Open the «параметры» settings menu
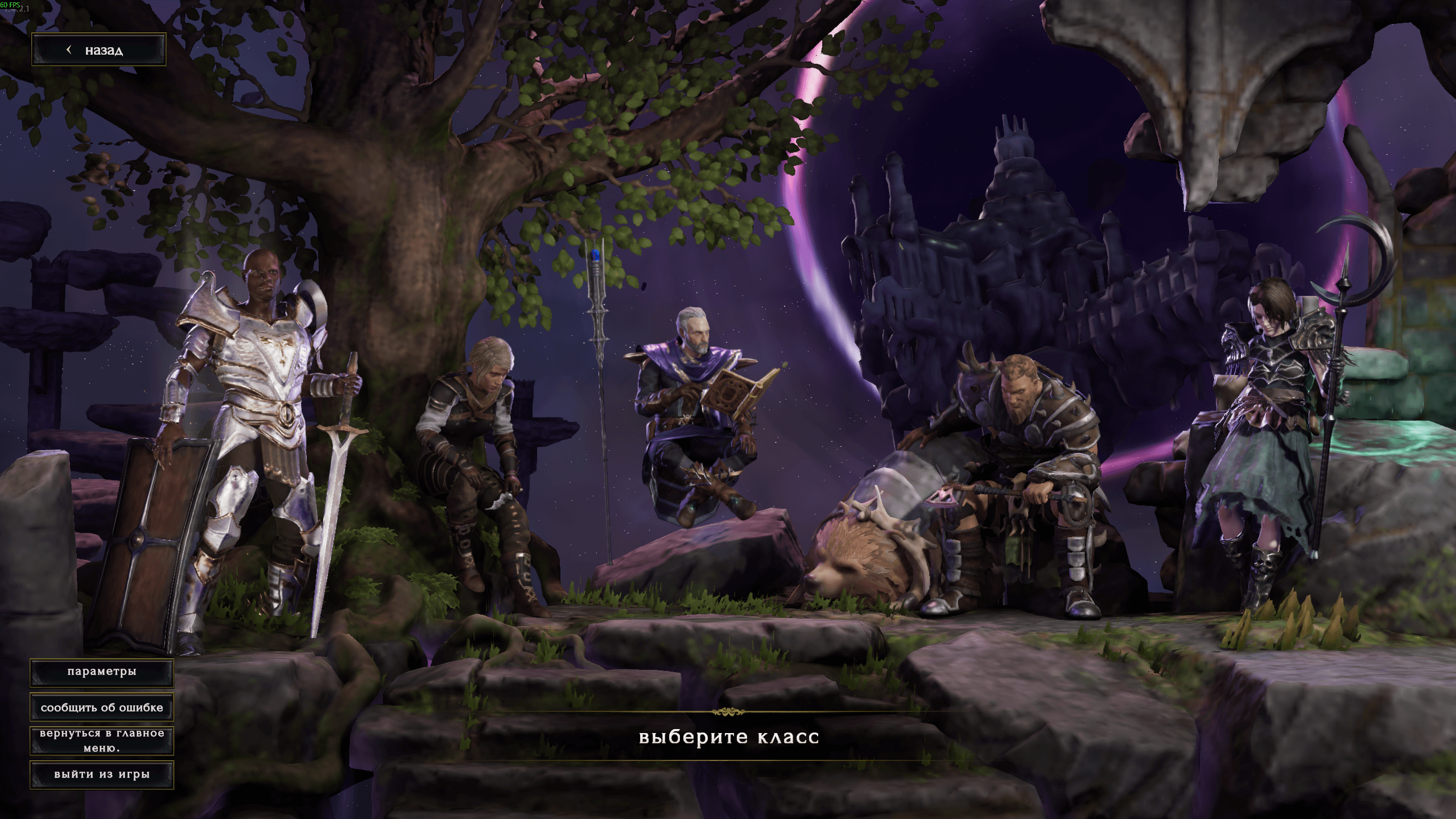The image size is (1456, 819). [x=102, y=672]
